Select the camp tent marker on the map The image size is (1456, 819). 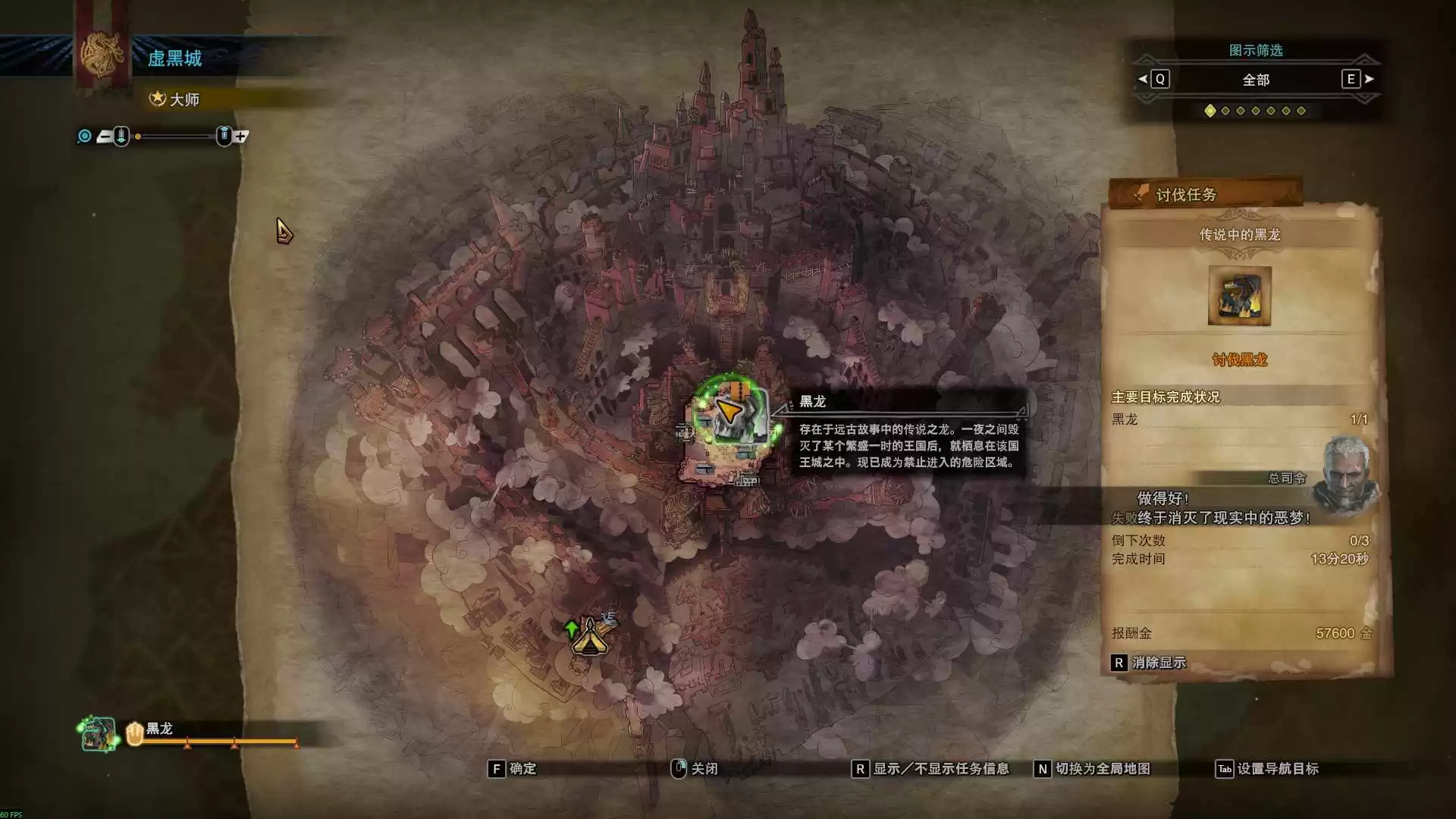589,637
